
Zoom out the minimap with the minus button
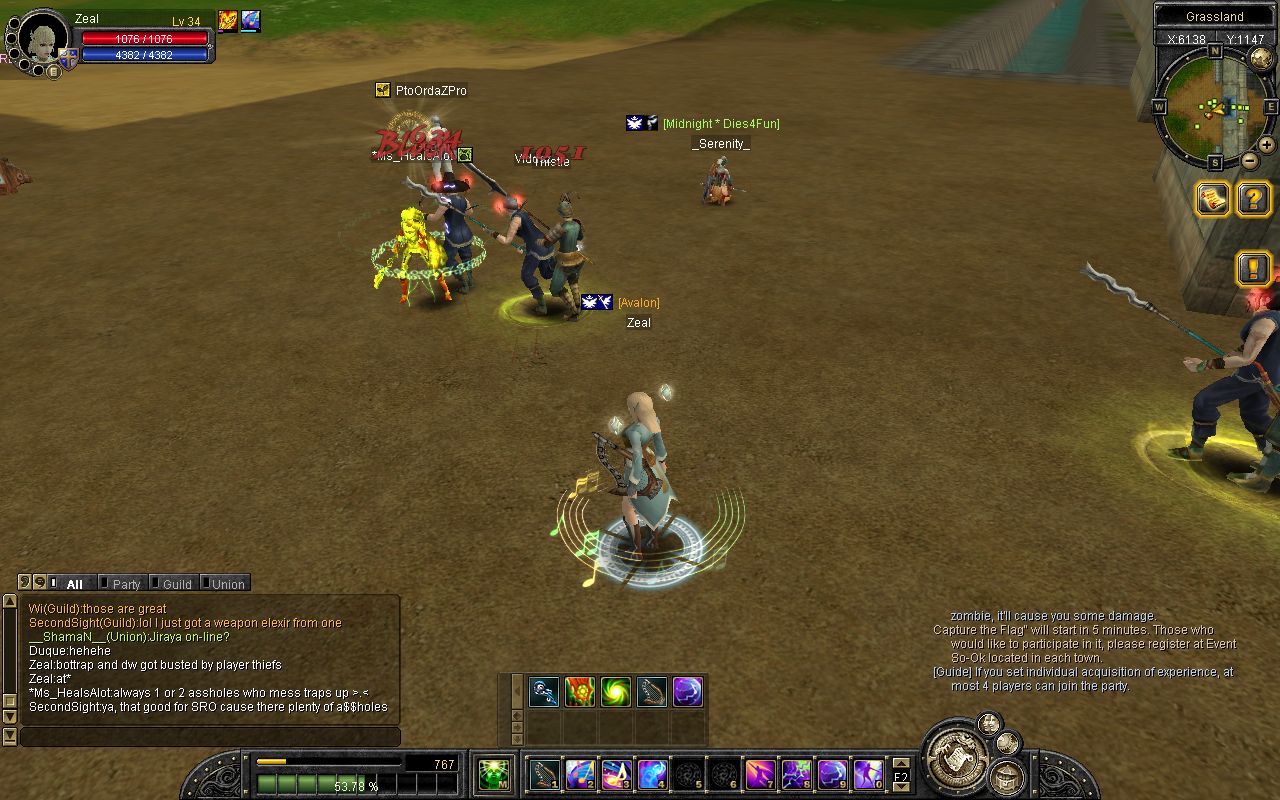(x=1249, y=160)
